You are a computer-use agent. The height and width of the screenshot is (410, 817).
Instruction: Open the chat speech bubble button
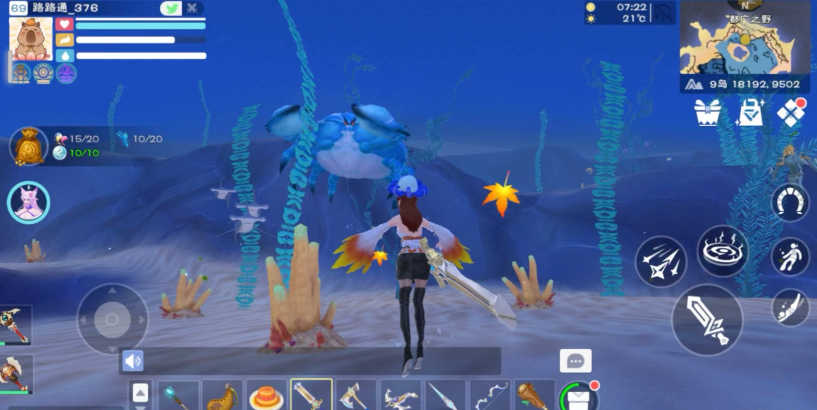coord(575,361)
